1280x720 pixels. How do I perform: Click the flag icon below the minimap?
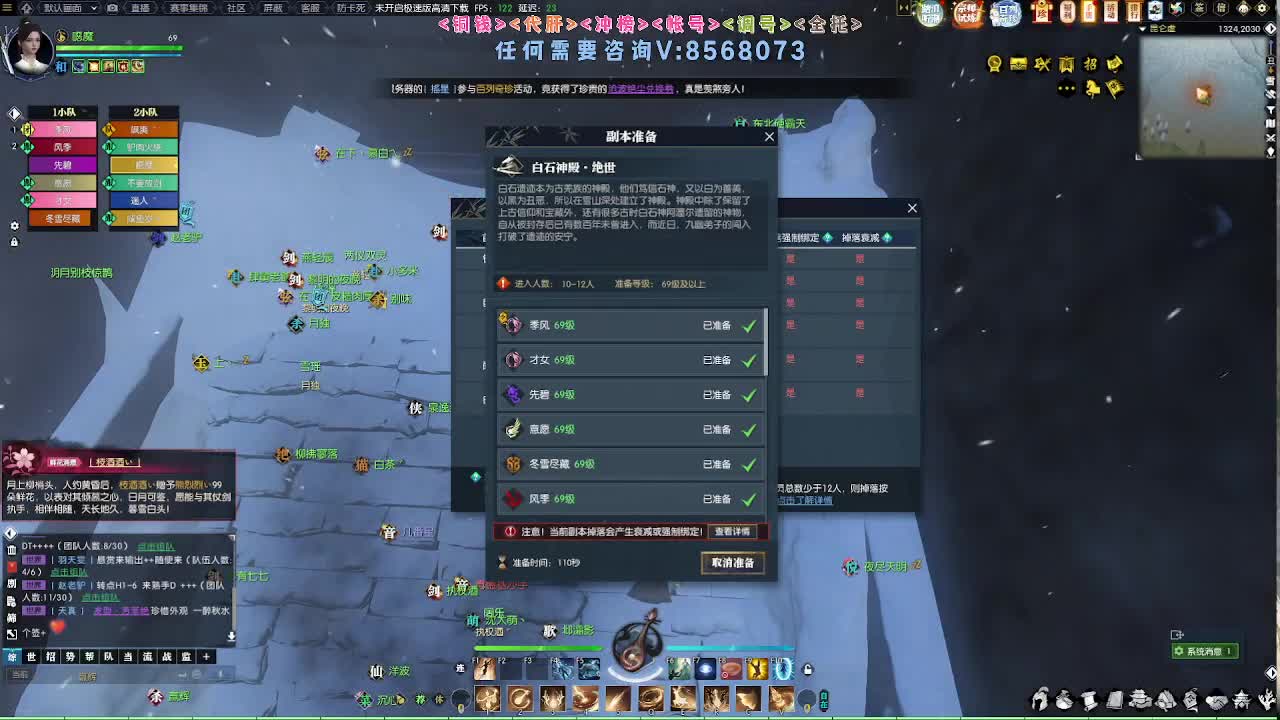(1117, 88)
